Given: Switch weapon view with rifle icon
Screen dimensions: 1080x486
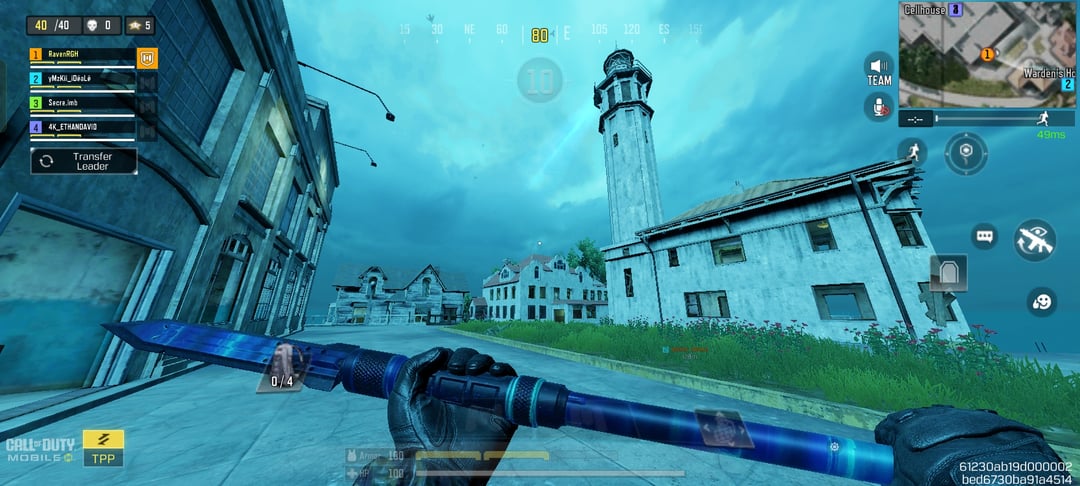Looking at the screenshot, I should [1034, 240].
